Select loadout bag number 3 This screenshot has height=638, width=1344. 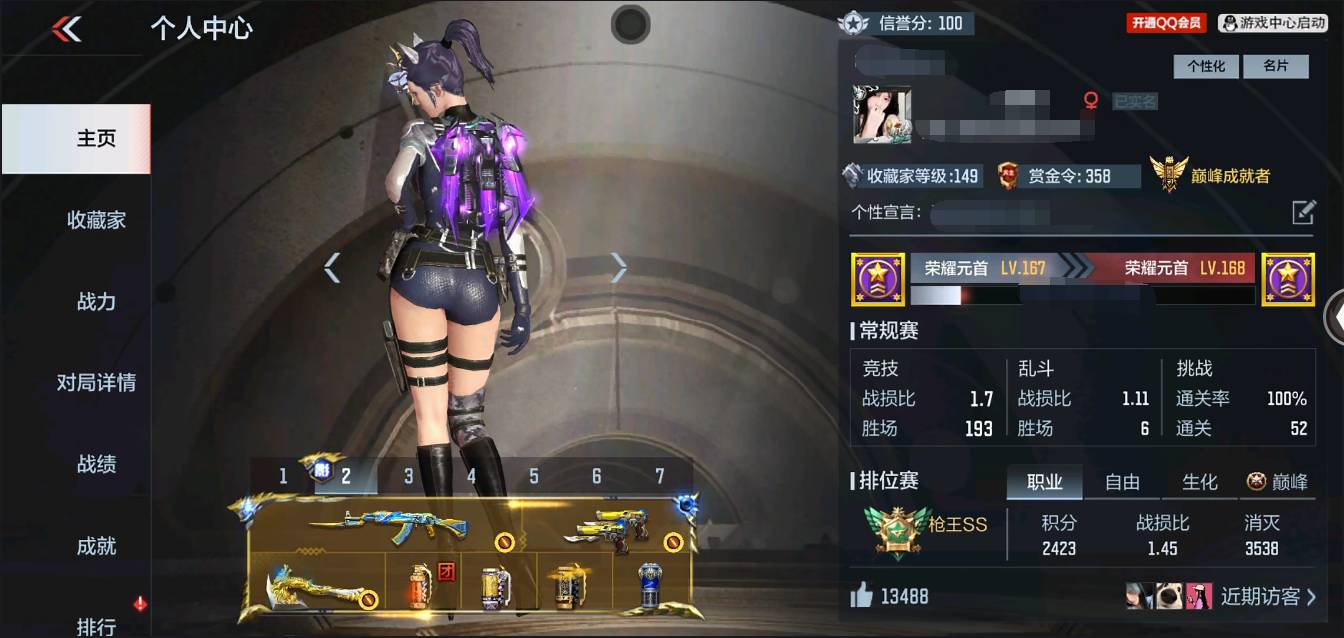408,477
